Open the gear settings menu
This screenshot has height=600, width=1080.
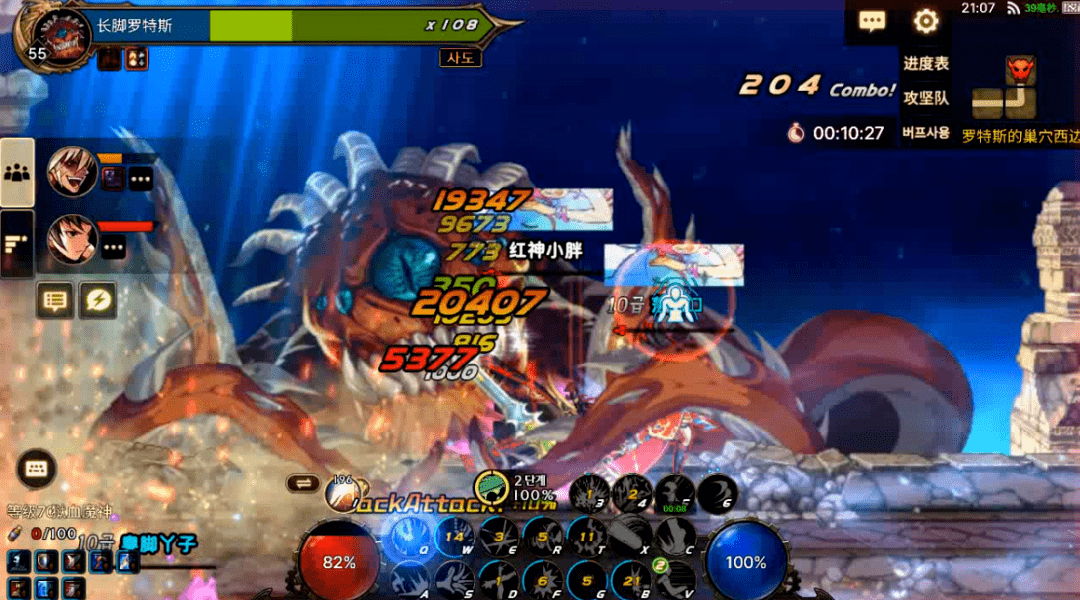[x=926, y=22]
